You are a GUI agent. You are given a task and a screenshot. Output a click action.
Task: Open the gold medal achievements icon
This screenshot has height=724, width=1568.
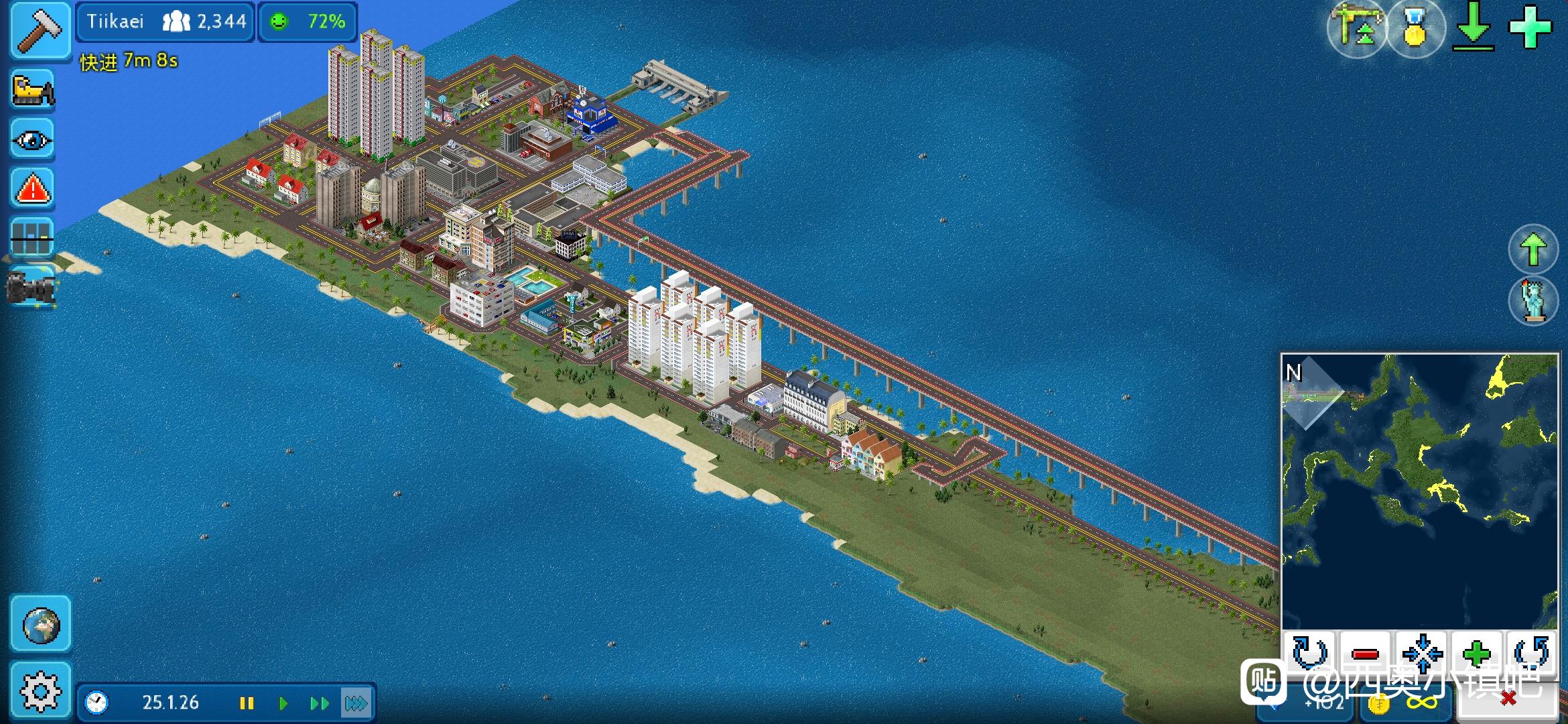coord(1415,29)
